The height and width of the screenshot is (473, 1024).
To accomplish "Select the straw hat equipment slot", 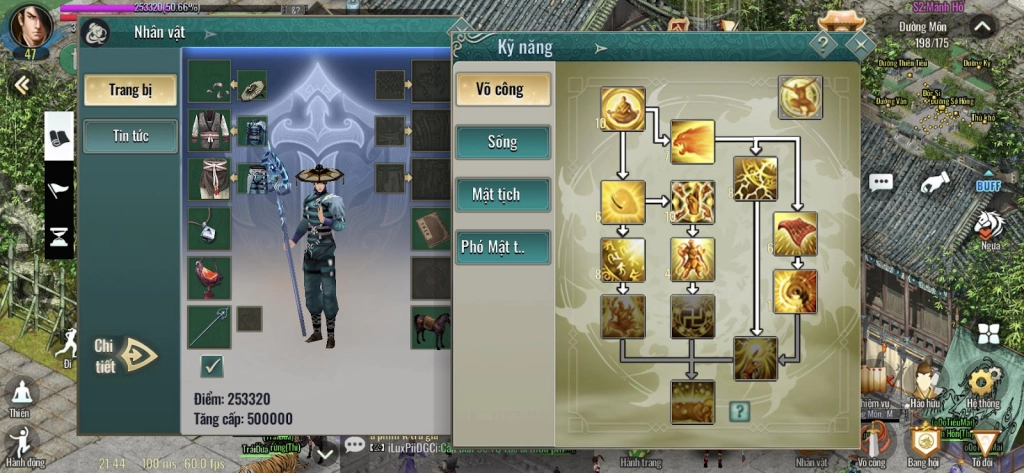I will click(x=252, y=85).
